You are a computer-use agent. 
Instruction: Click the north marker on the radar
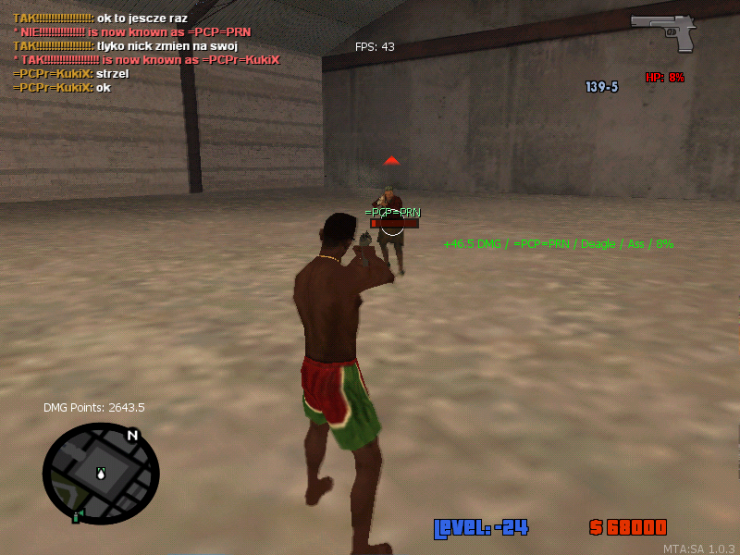click(x=132, y=435)
